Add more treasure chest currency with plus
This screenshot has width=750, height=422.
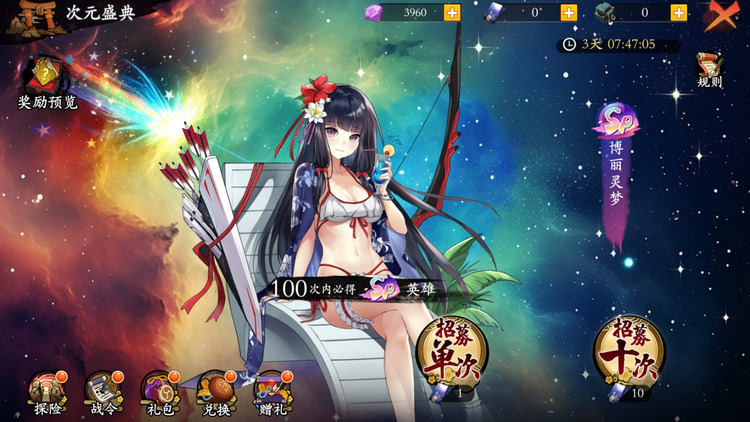679,13
